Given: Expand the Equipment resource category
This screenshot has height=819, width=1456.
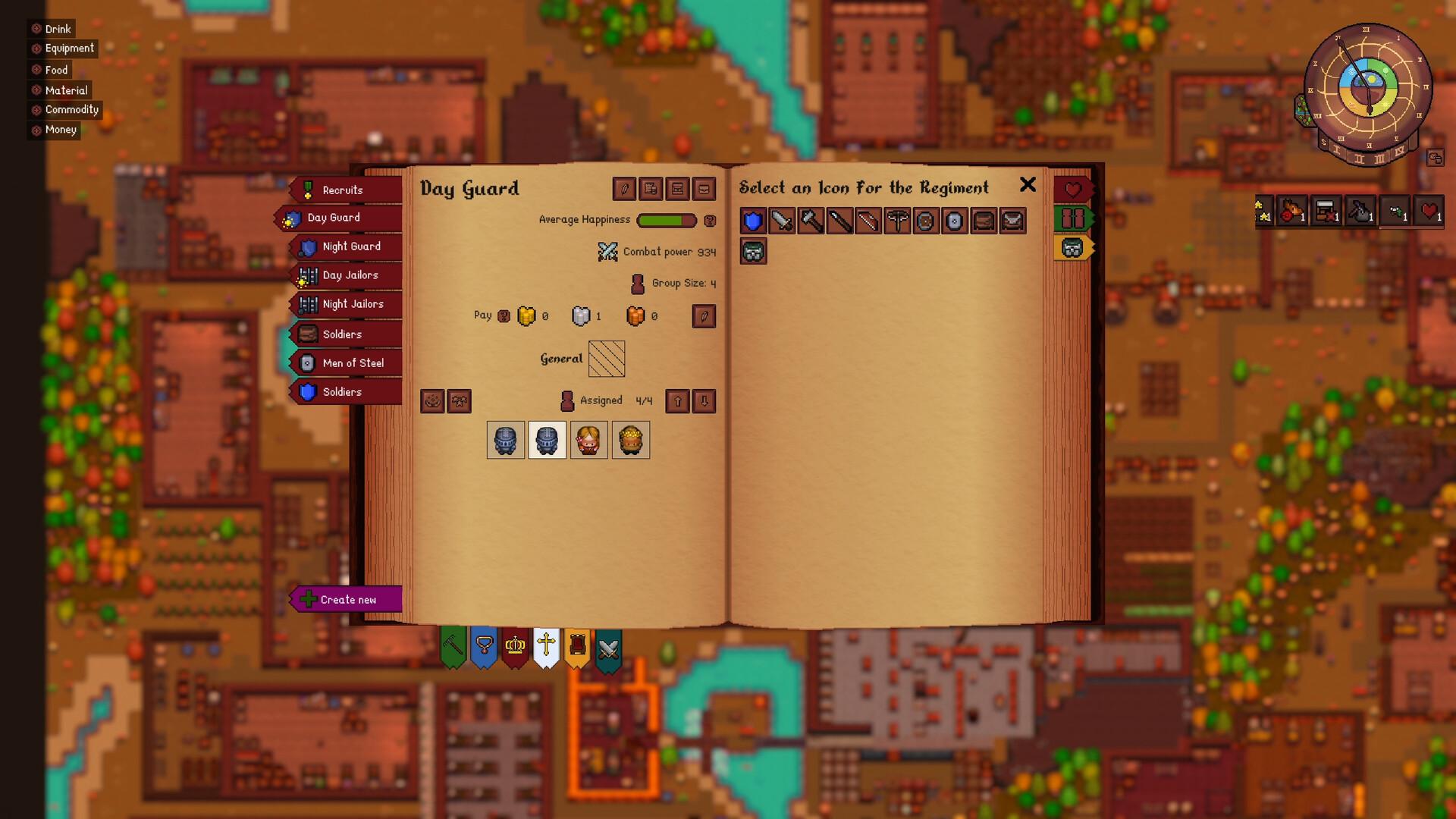Looking at the screenshot, I should pos(64,48).
